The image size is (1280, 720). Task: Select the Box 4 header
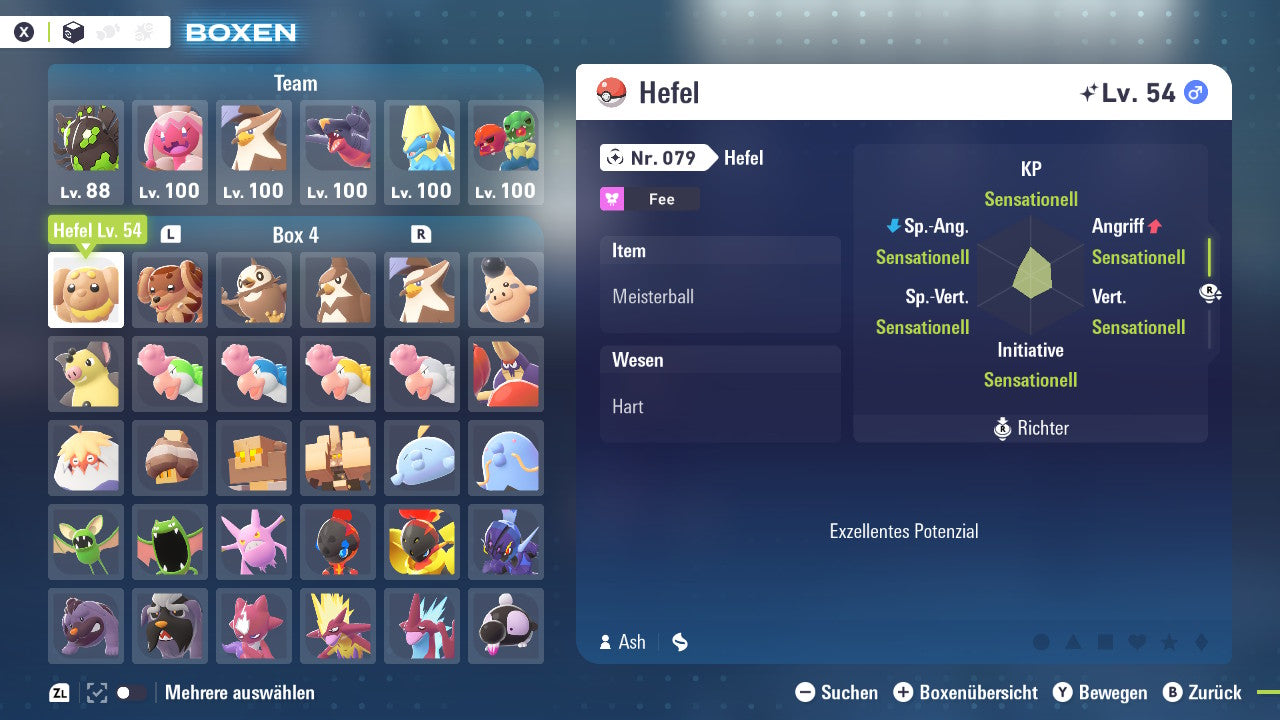coord(295,235)
